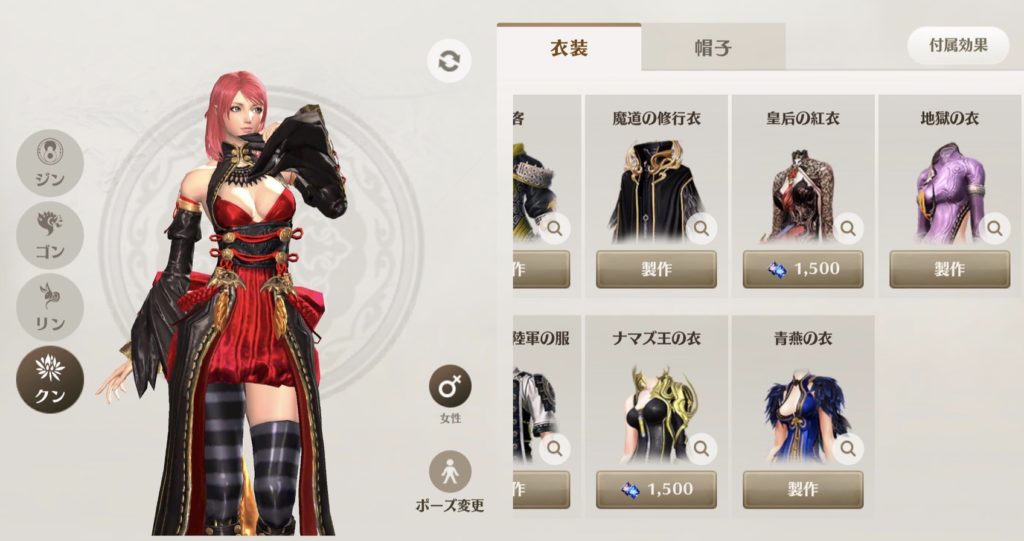
Task: Open the 帽子 hat tab
Action: click(x=712, y=47)
